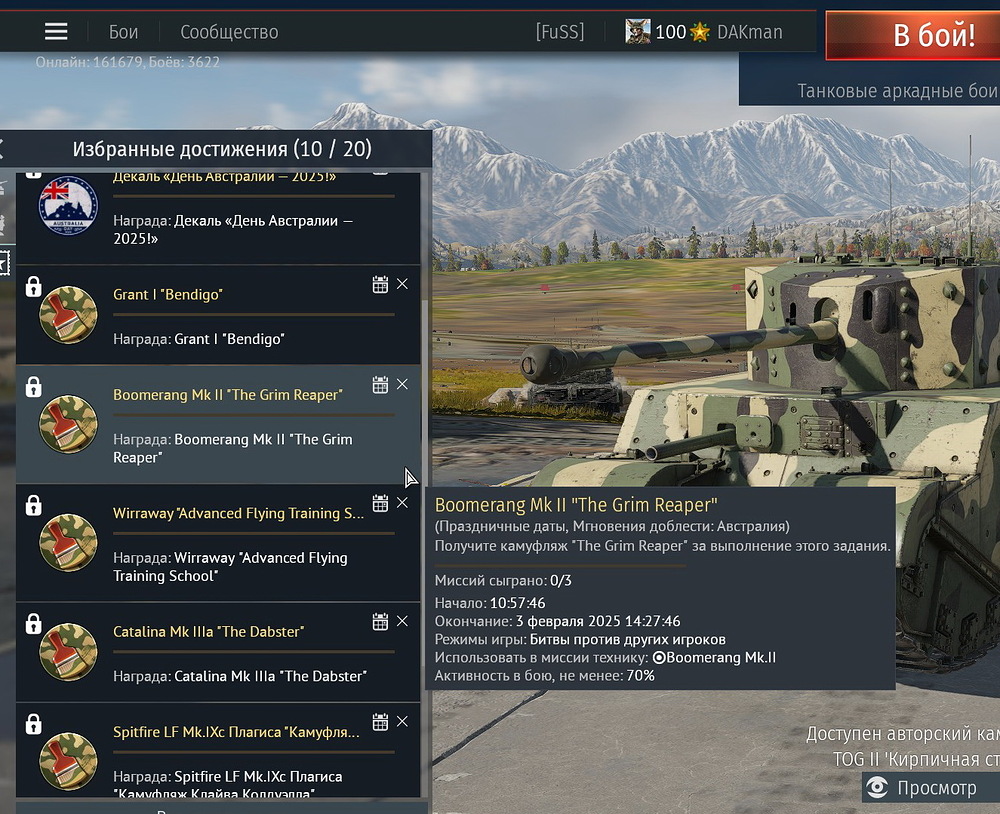Image resolution: width=1000 pixels, height=814 pixels.
Task: Open the hamburger main menu
Action: click(56, 32)
